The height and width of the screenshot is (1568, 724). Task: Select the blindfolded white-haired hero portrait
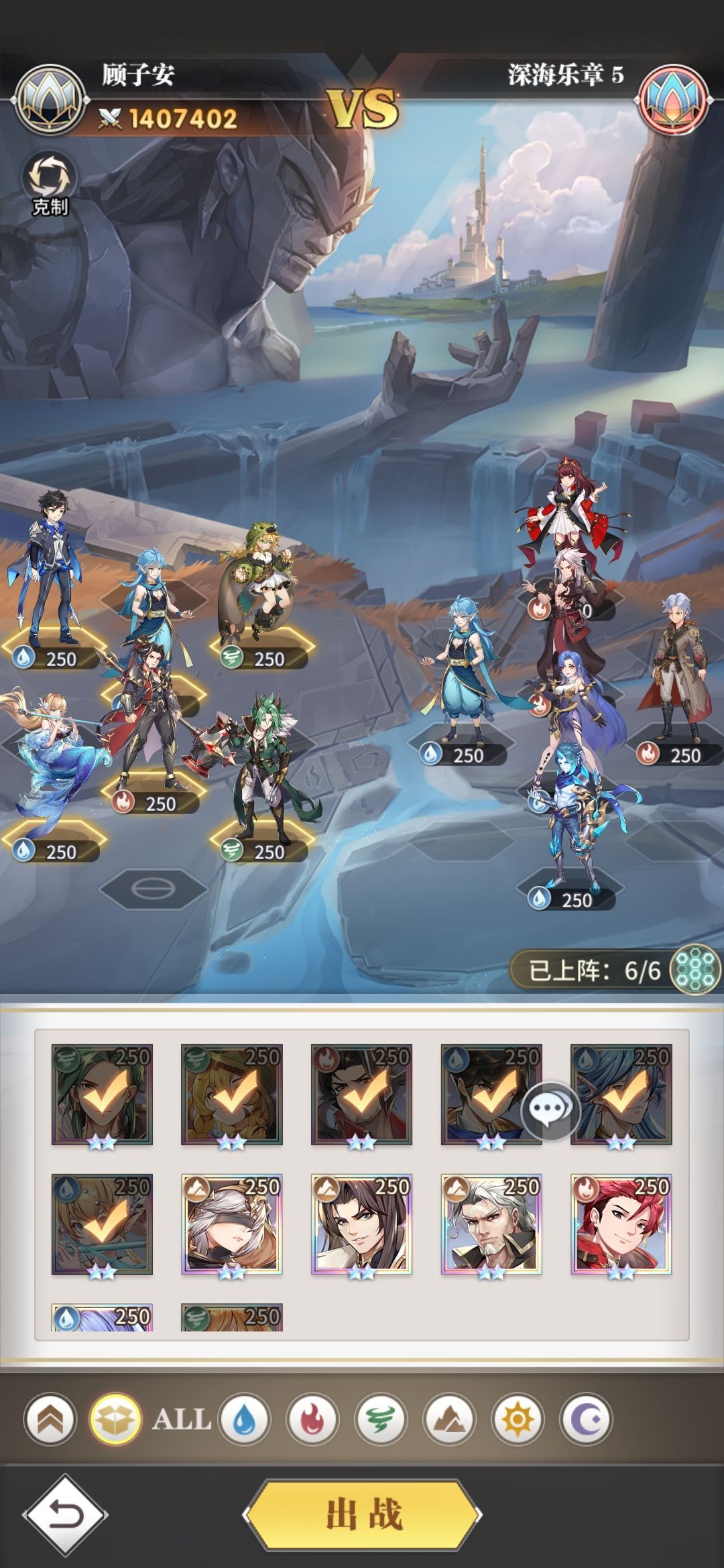click(231, 1224)
